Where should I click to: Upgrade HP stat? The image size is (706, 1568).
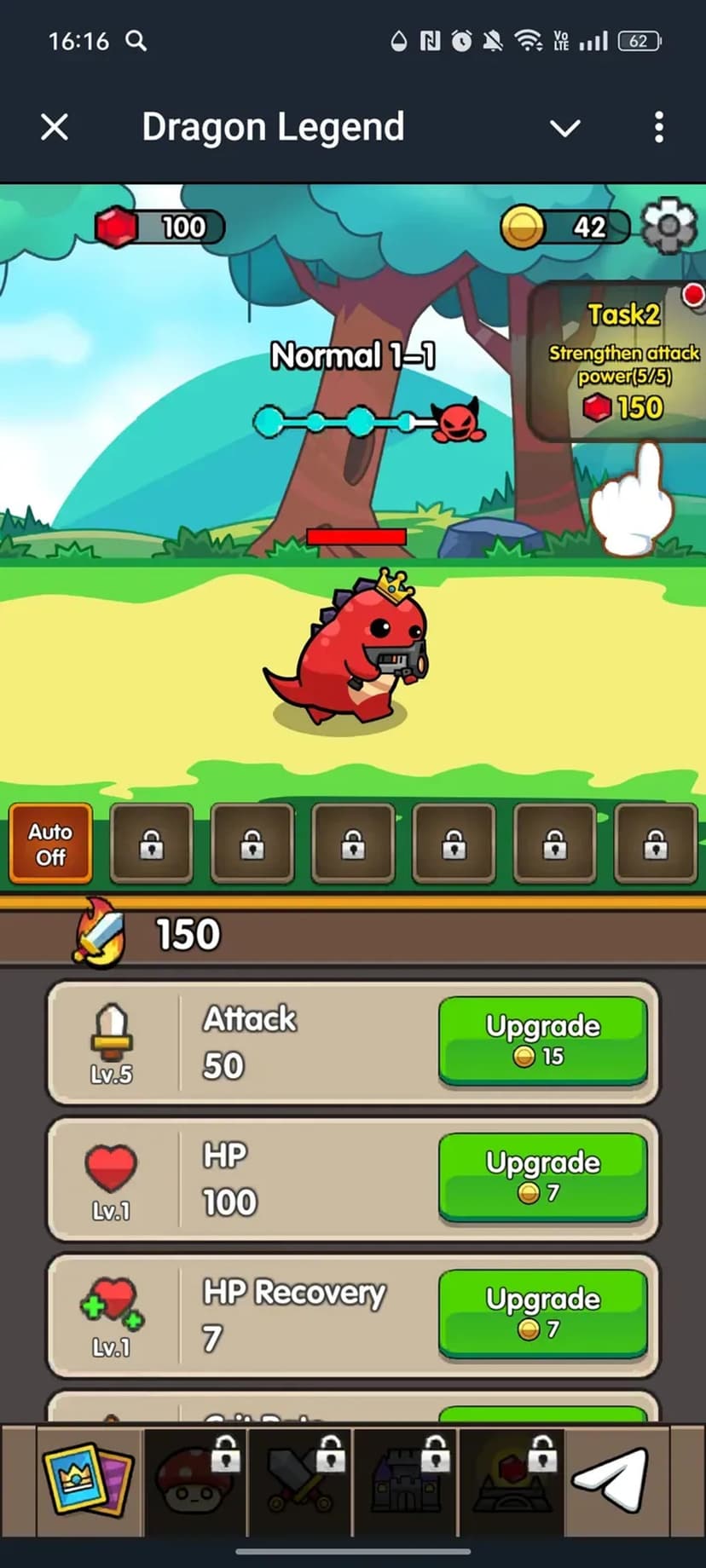pyautogui.click(x=542, y=1177)
